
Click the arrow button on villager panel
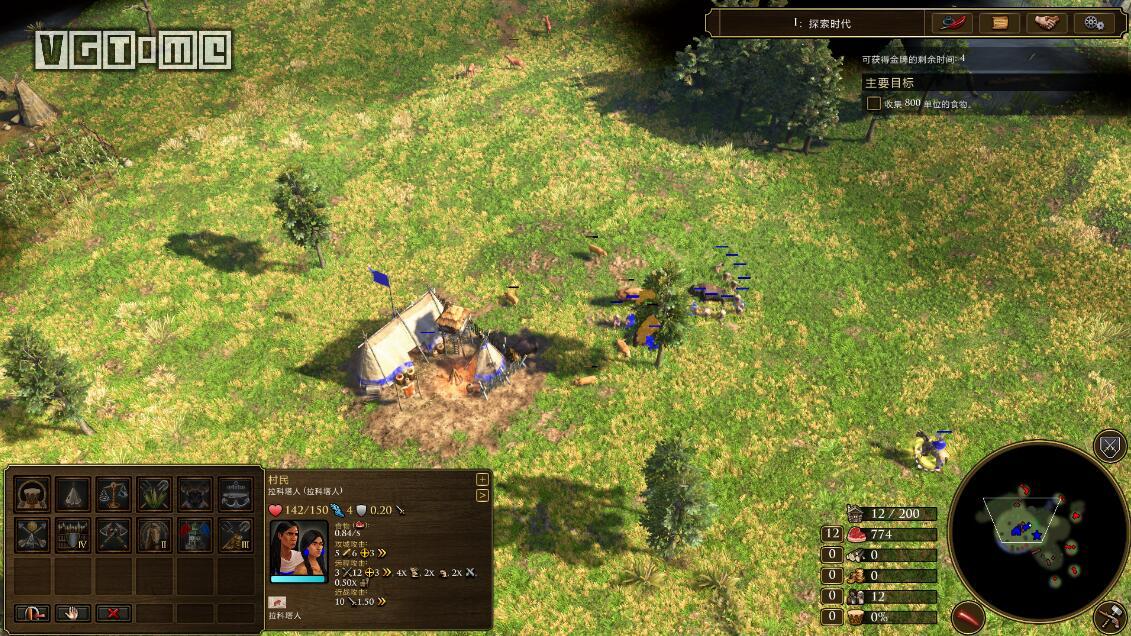[x=482, y=495]
